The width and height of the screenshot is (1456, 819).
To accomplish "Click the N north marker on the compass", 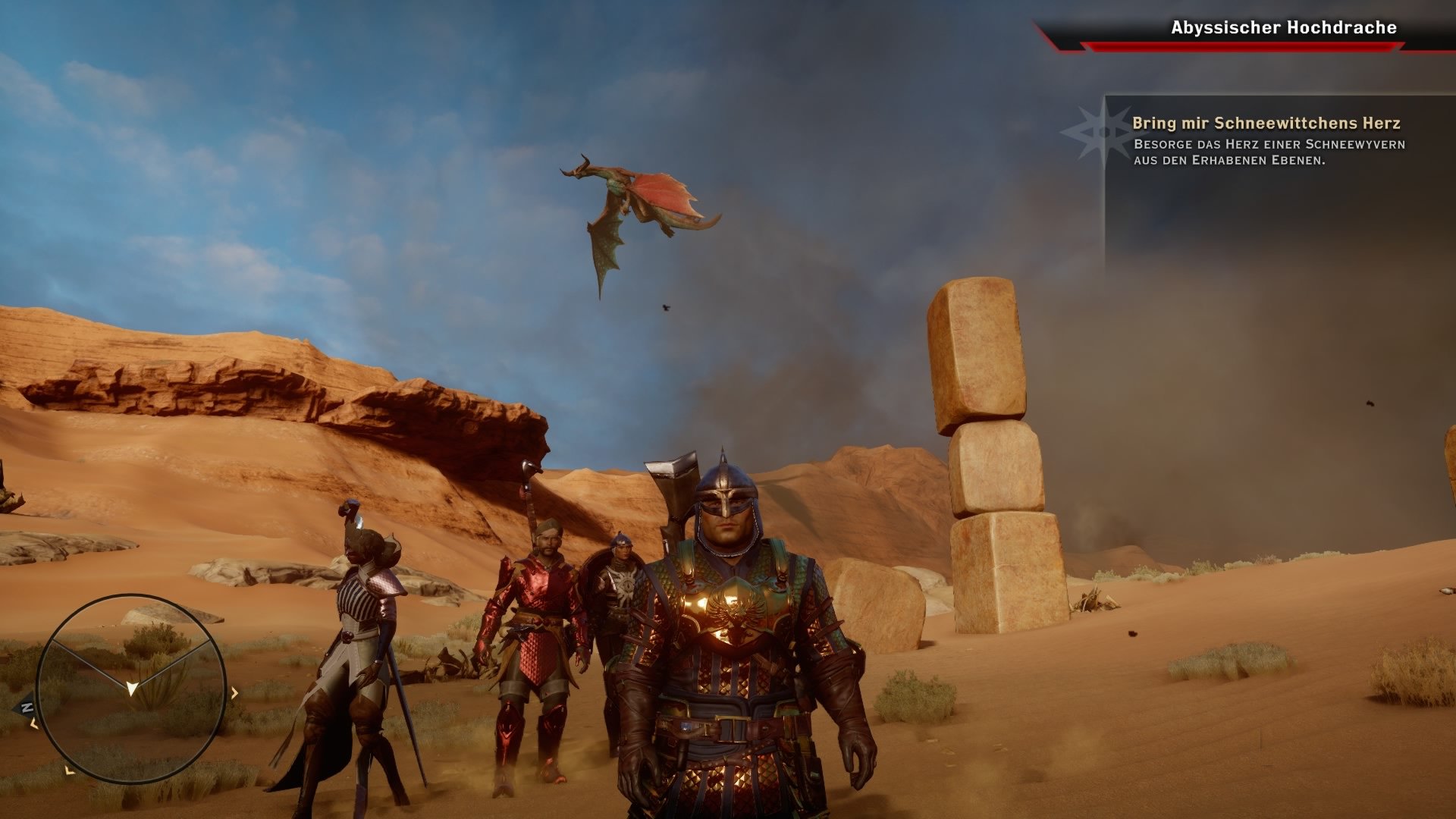I will tap(27, 707).
